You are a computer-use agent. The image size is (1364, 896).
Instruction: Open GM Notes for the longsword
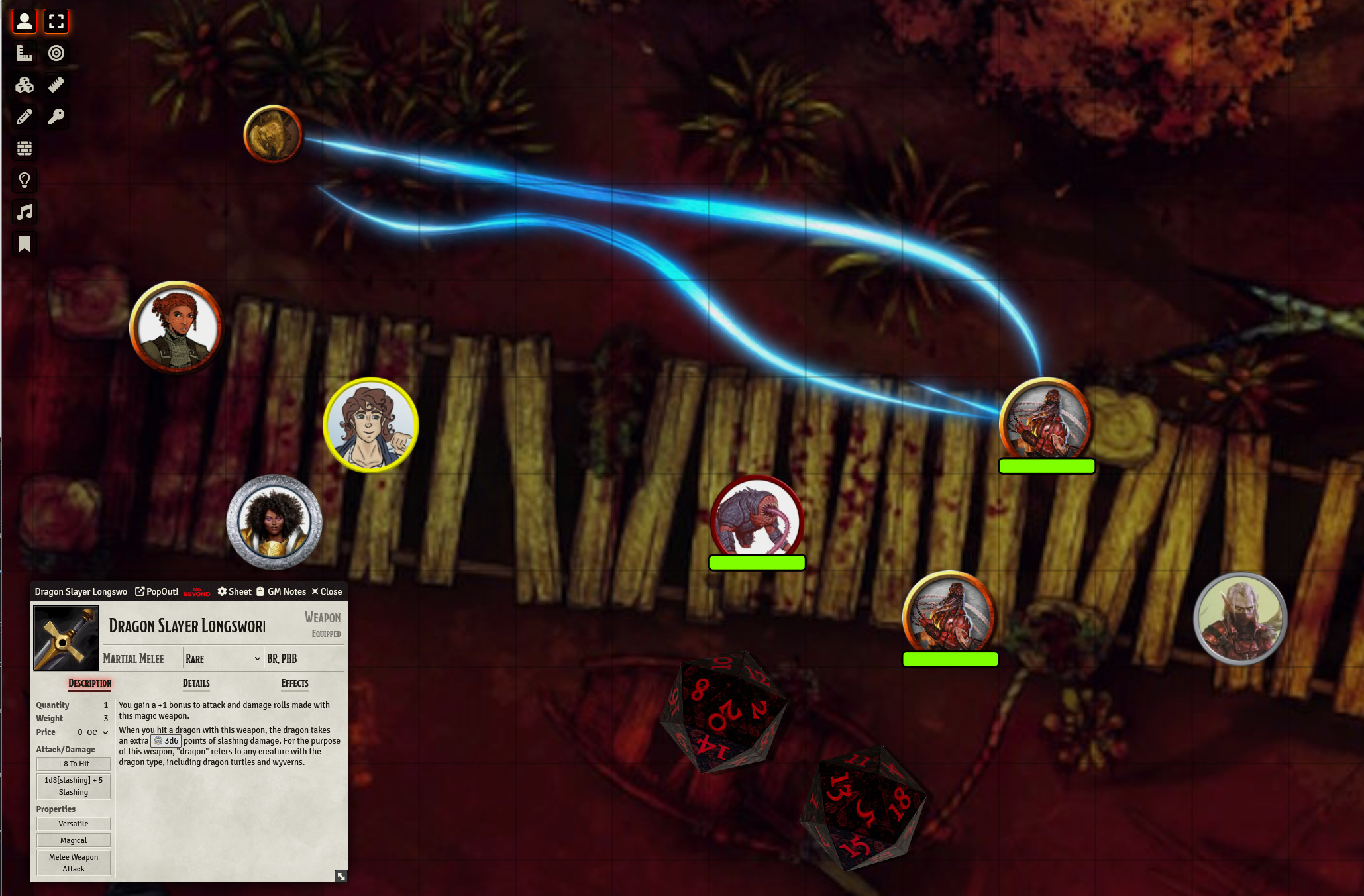[281, 591]
